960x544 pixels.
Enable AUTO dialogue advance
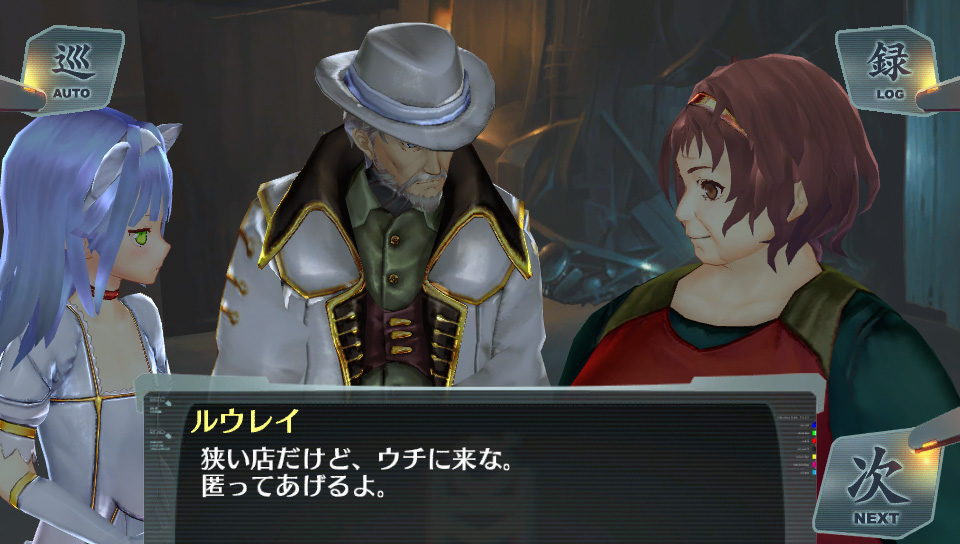coord(72,70)
